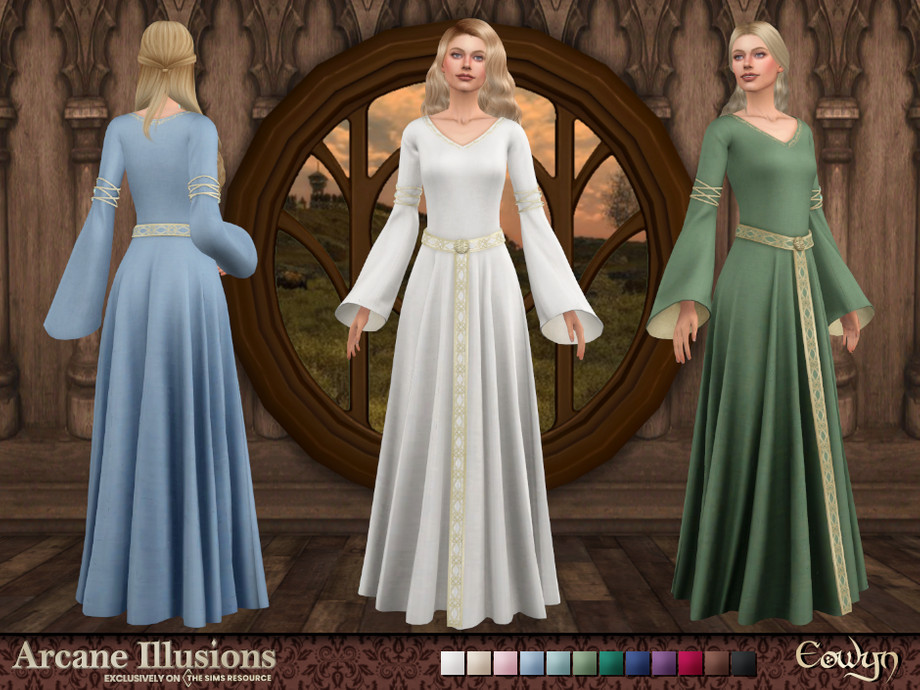Select the light blue swatch
The image size is (920, 690).
(x=532, y=664)
